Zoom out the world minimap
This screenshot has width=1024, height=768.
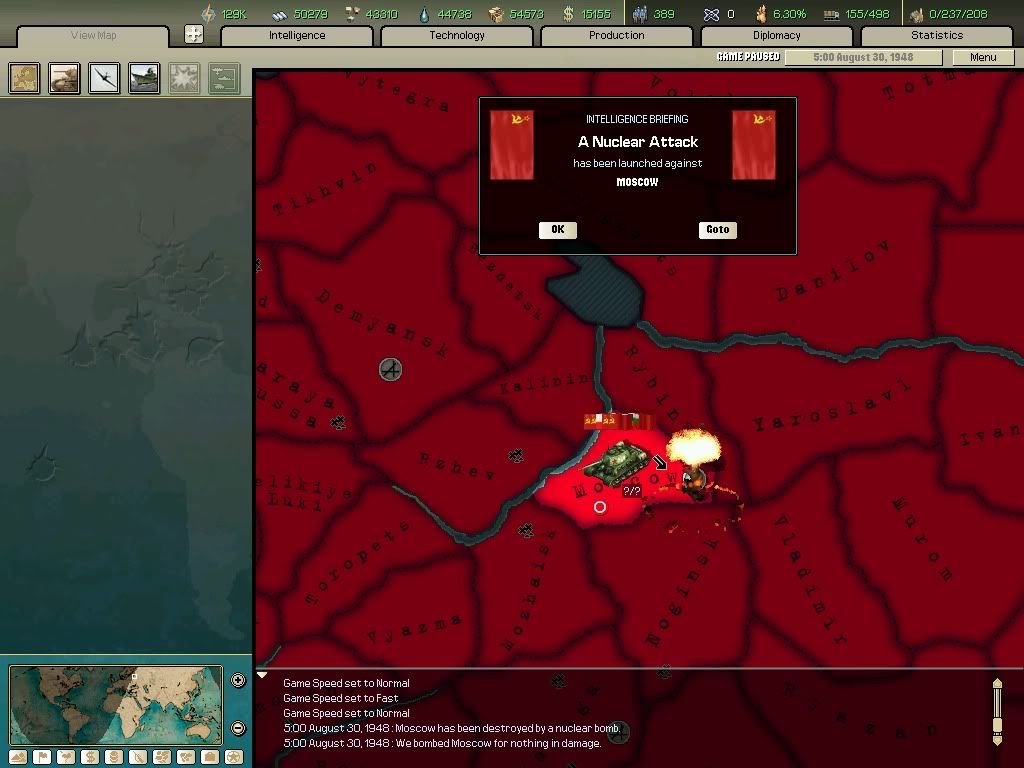238,728
